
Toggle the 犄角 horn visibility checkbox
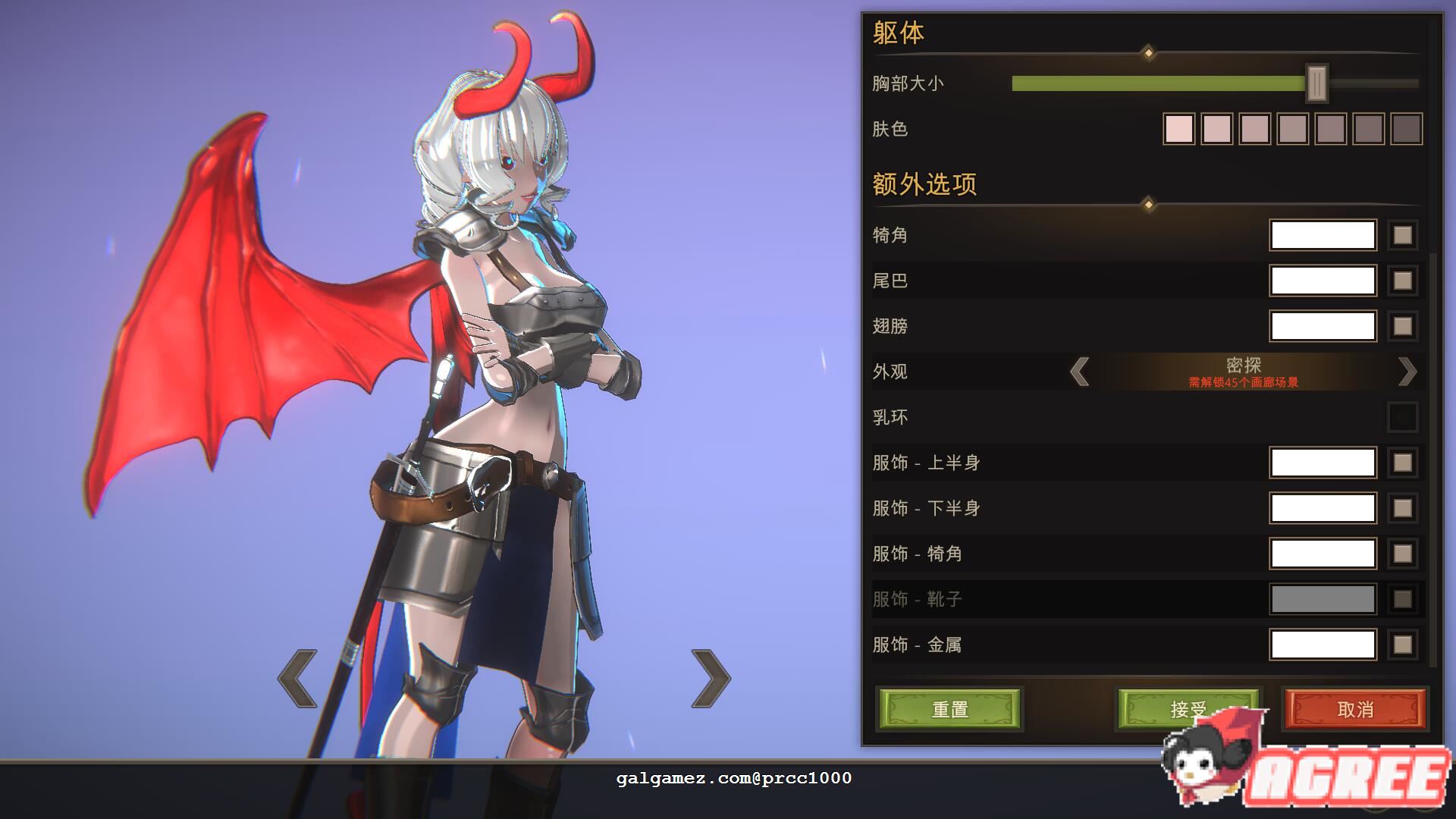[1401, 235]
